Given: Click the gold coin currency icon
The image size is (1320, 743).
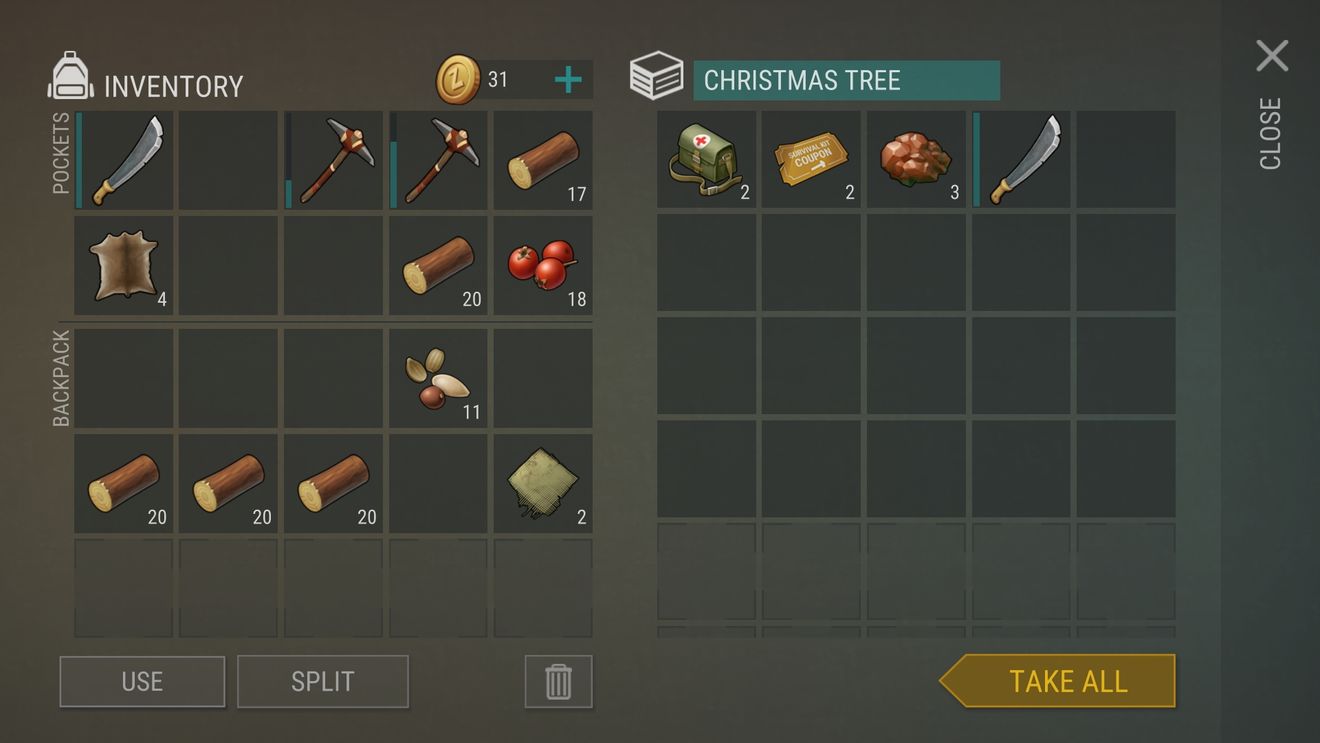Looking at the screenshot, I should pos(459,78).
